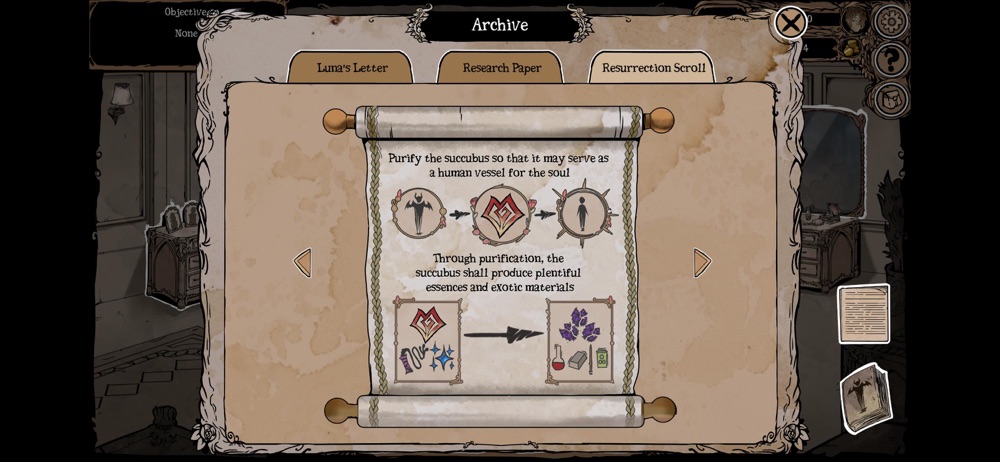Screen dimensions: 1000x462
Task: Open the succubus book icon
Action: click(x=864, y=398)
